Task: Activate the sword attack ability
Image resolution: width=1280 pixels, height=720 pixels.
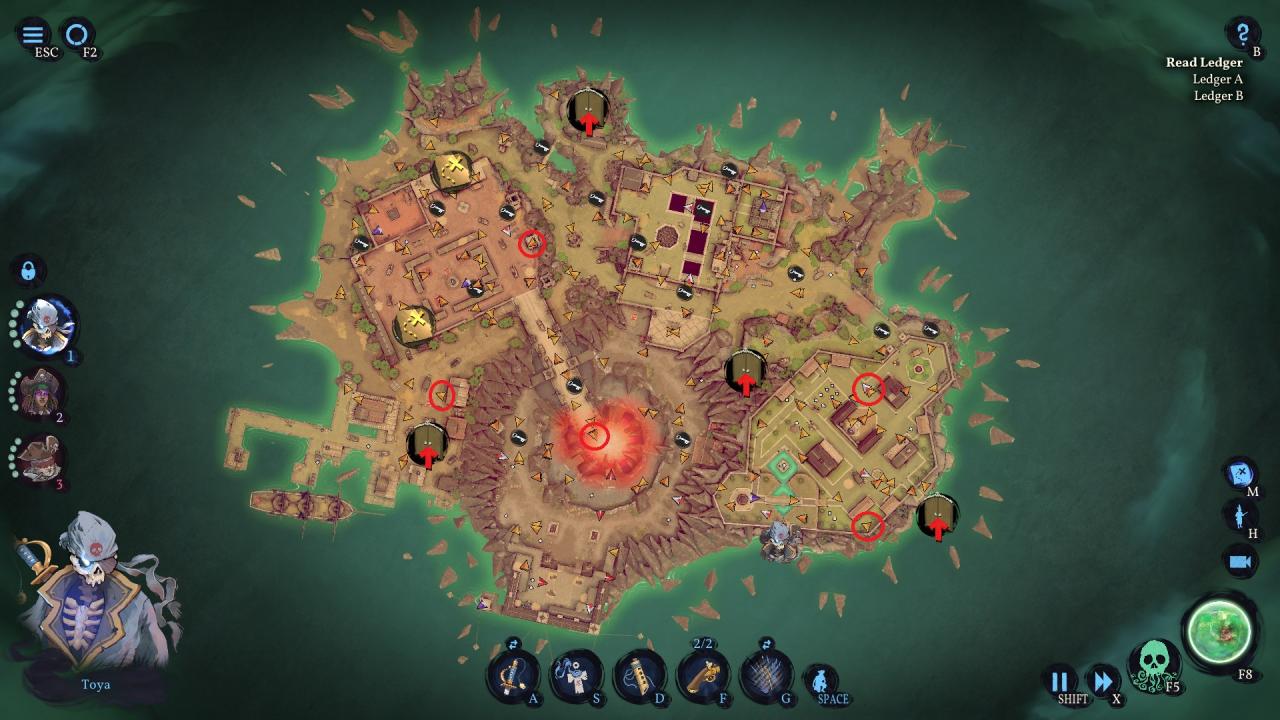Action: tap(514, 675)
